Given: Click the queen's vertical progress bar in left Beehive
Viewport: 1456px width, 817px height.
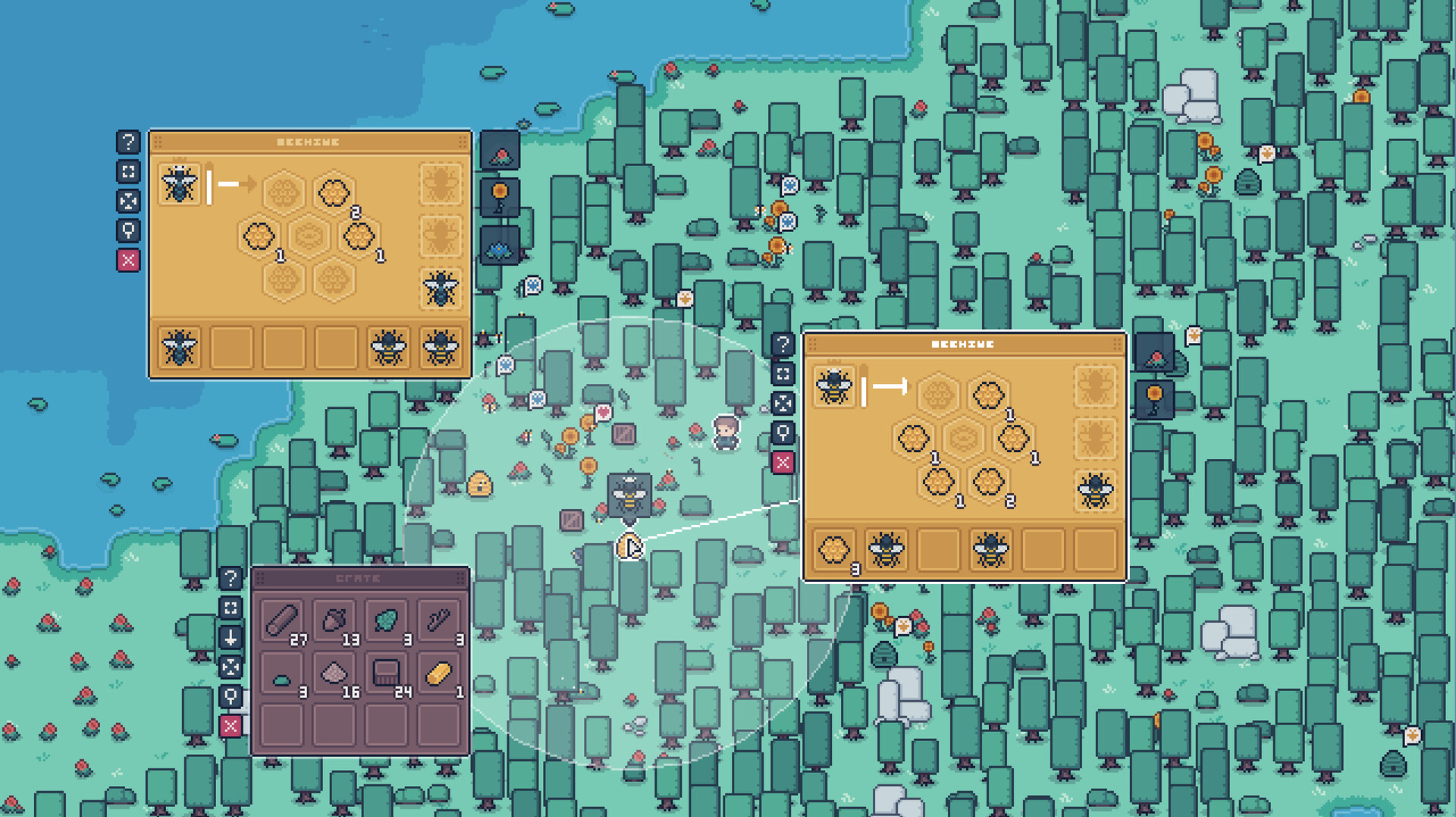Looking at the screenshot, I should click(x=210, y=188).
